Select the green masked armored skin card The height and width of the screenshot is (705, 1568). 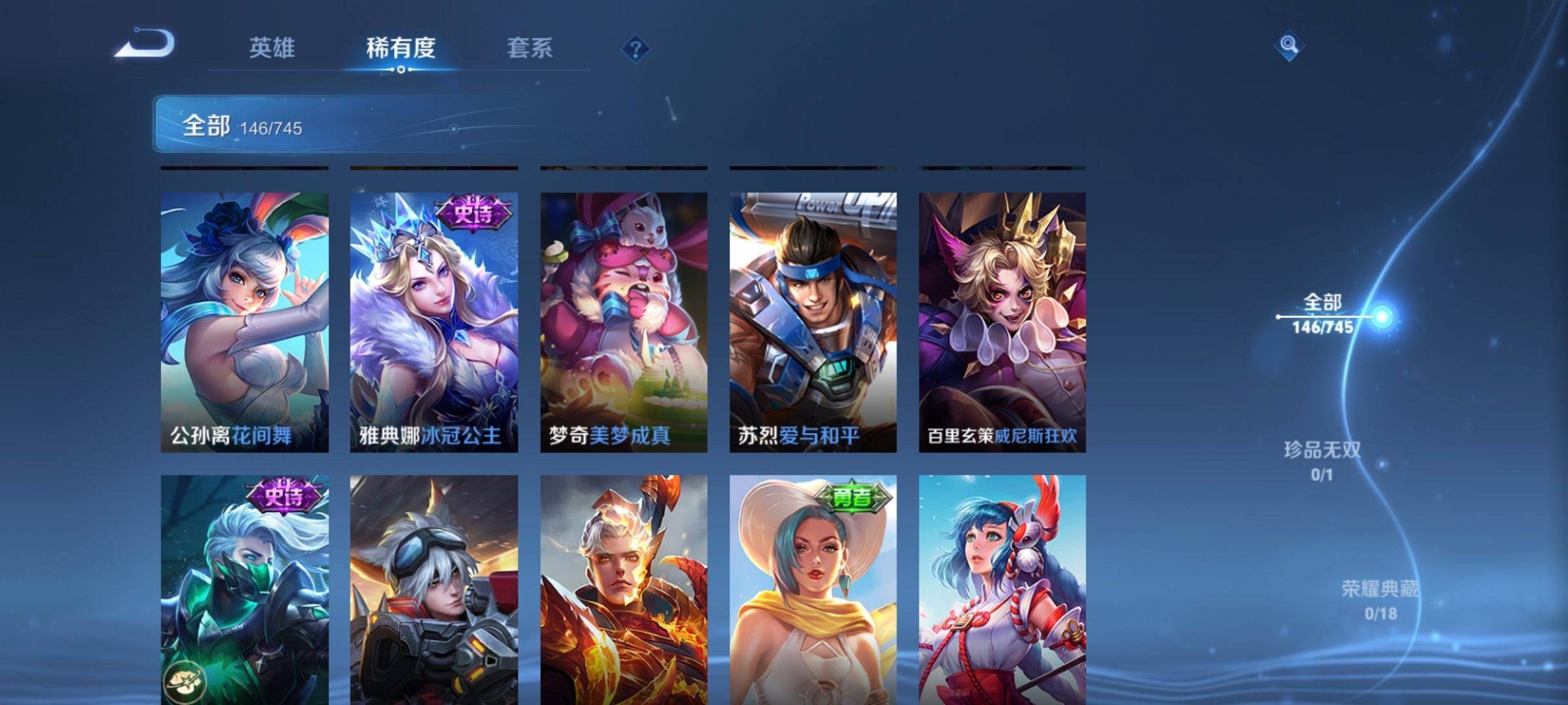point(244,589)
